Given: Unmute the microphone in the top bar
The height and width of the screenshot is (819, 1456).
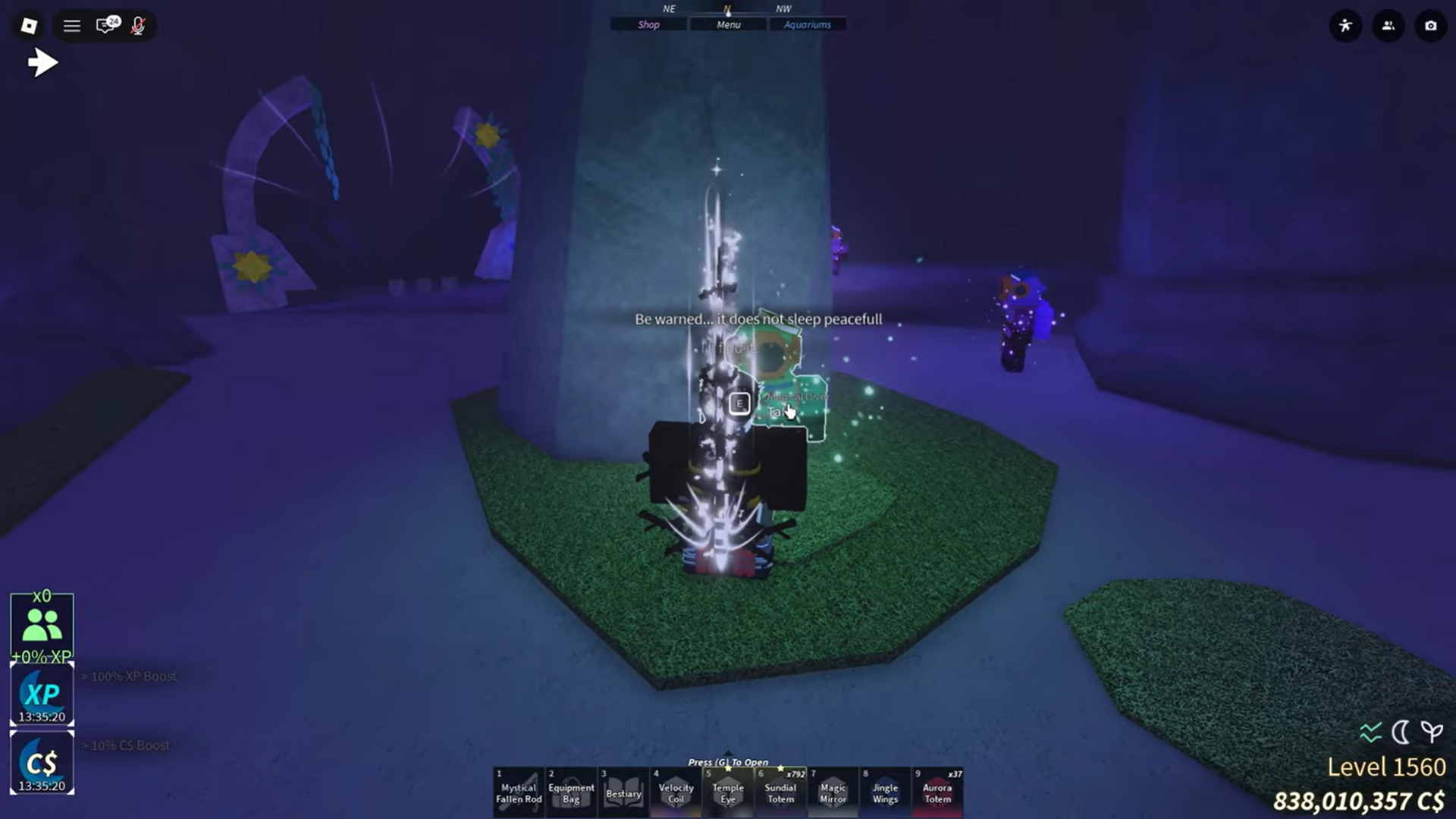Looking at the screenshot, I should 139,26.
